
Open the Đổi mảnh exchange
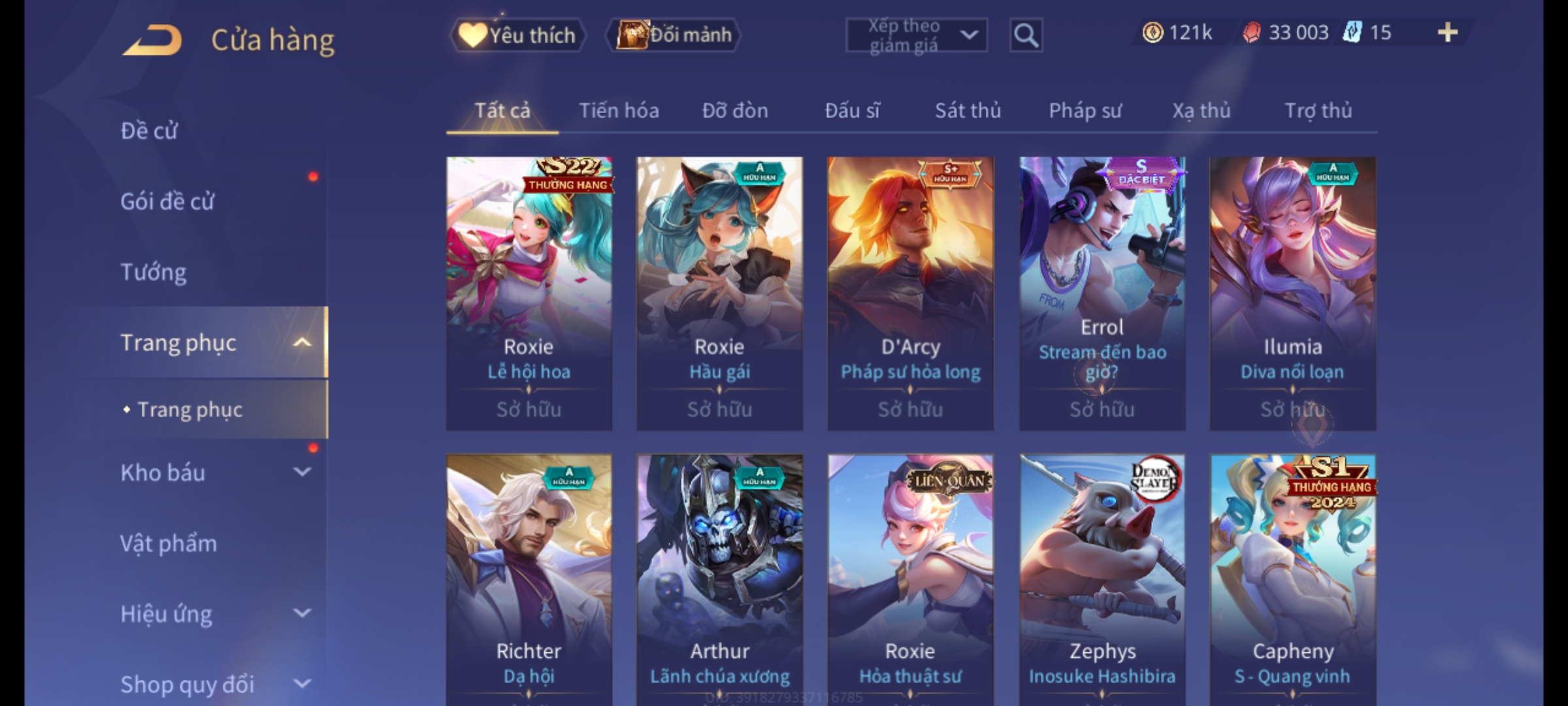674,35
